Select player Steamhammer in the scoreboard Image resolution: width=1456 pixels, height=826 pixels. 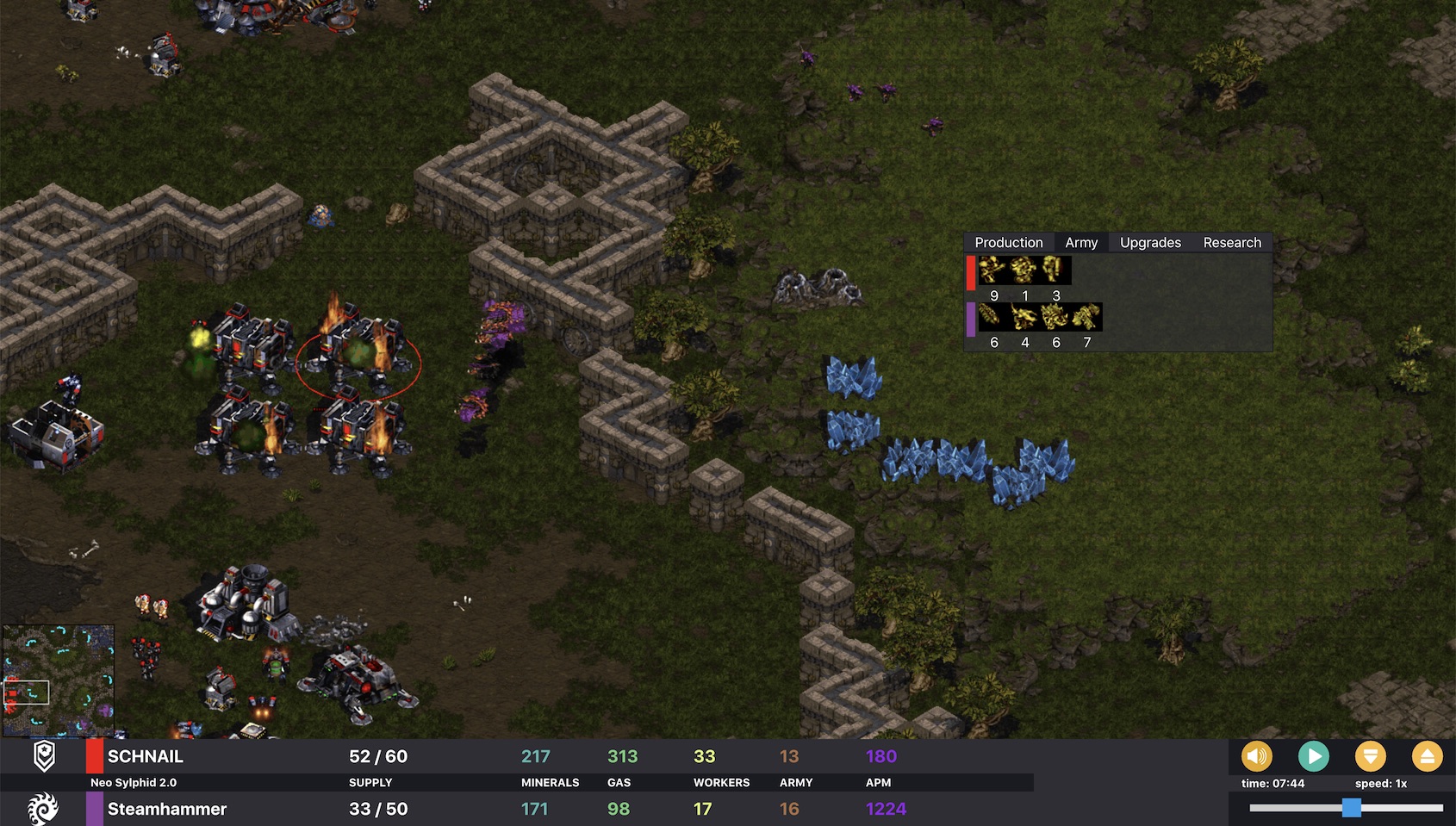[x=166, y=809]
